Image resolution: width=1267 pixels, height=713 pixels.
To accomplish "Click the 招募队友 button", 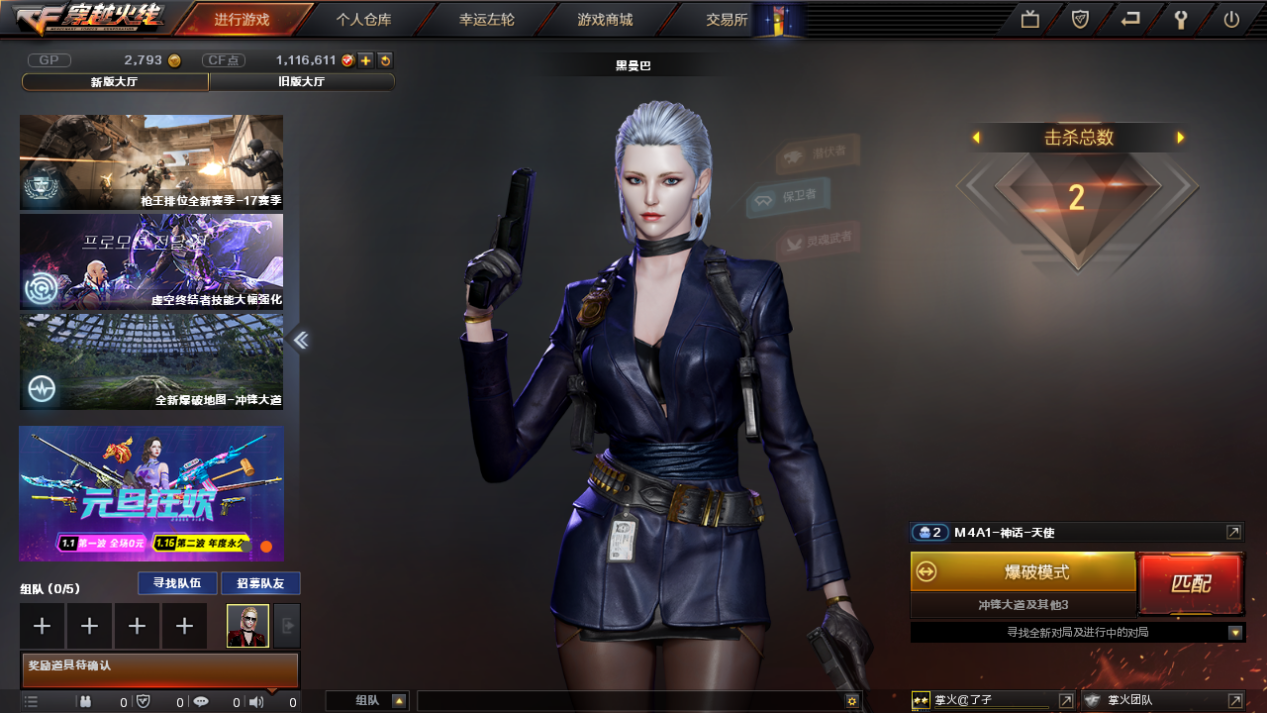I will pos(260,583).
